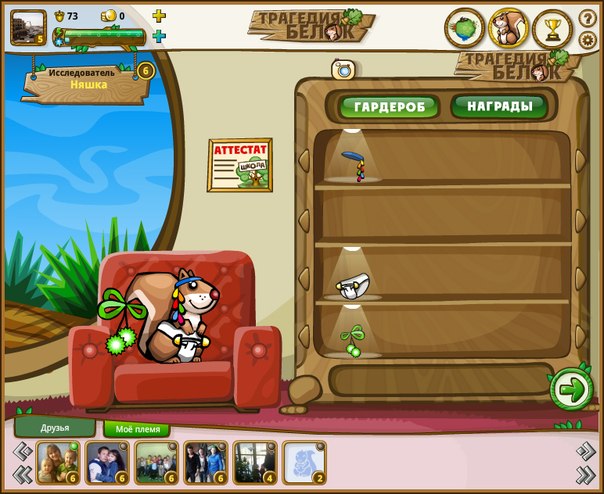Open the gear settings button
This screenshot has height=494, width=604.
(588, 40)
